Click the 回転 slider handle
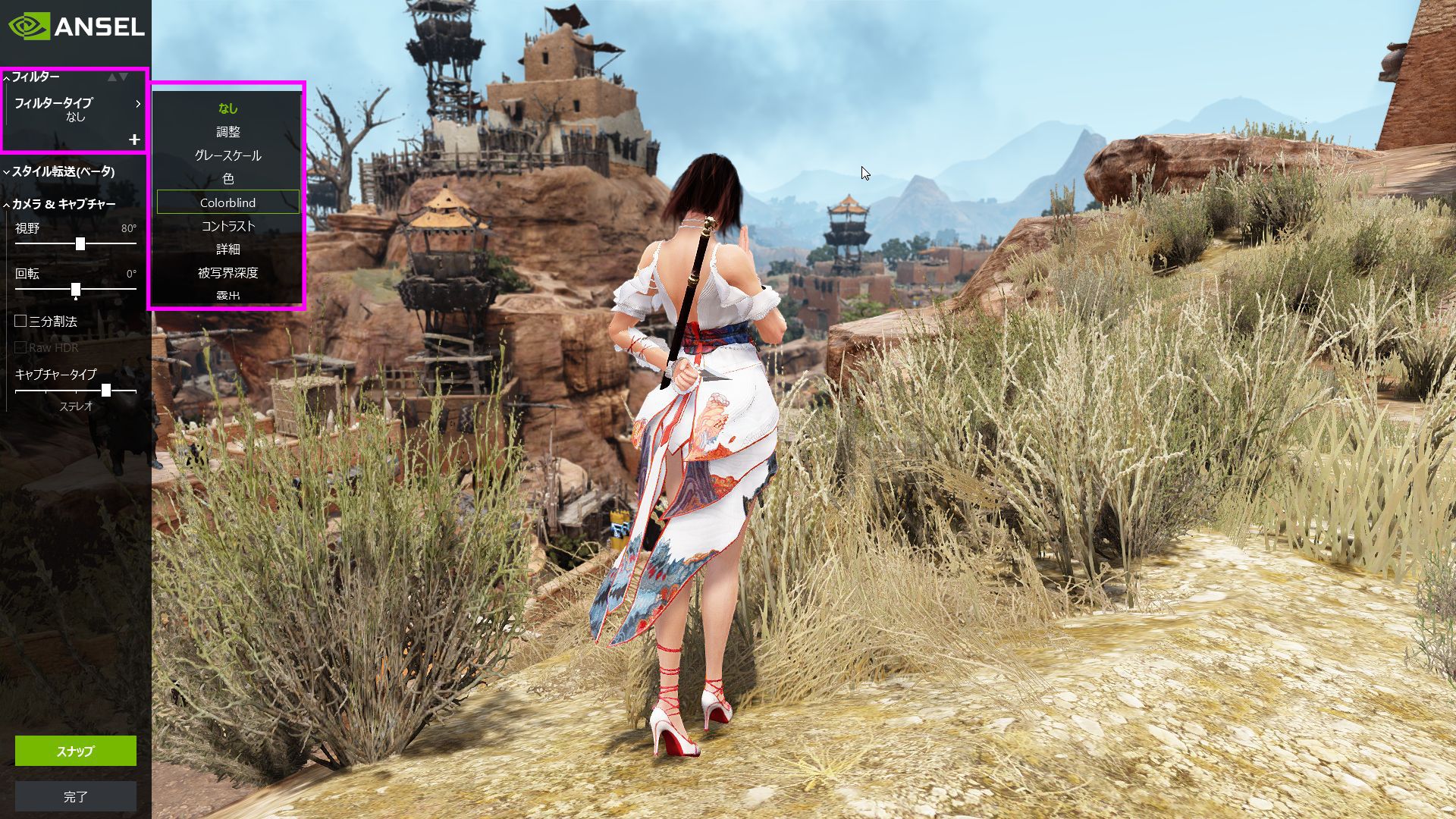 (76, 290)
